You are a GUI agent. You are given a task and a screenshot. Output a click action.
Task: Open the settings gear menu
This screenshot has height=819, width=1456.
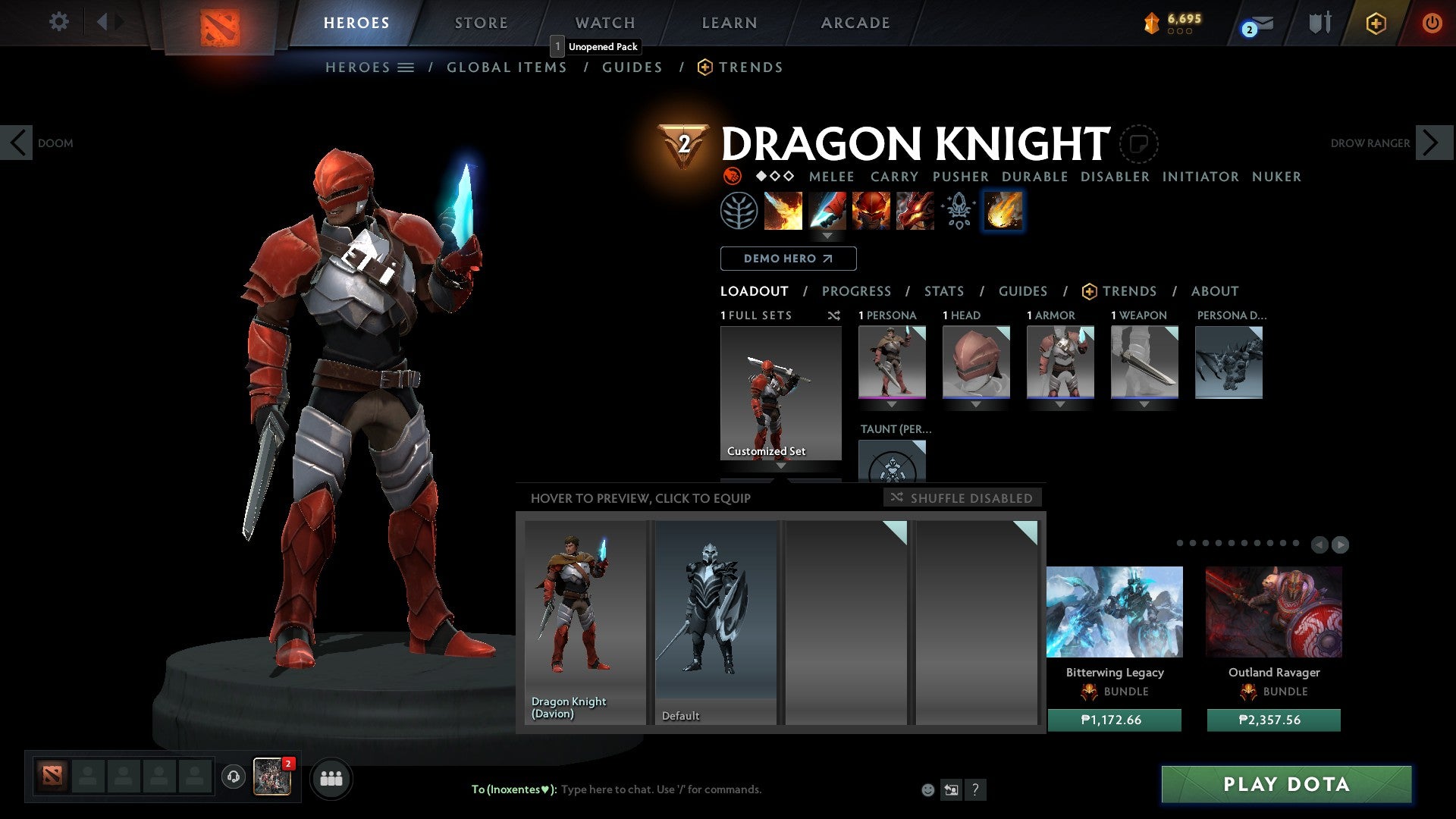coord(58,22)
